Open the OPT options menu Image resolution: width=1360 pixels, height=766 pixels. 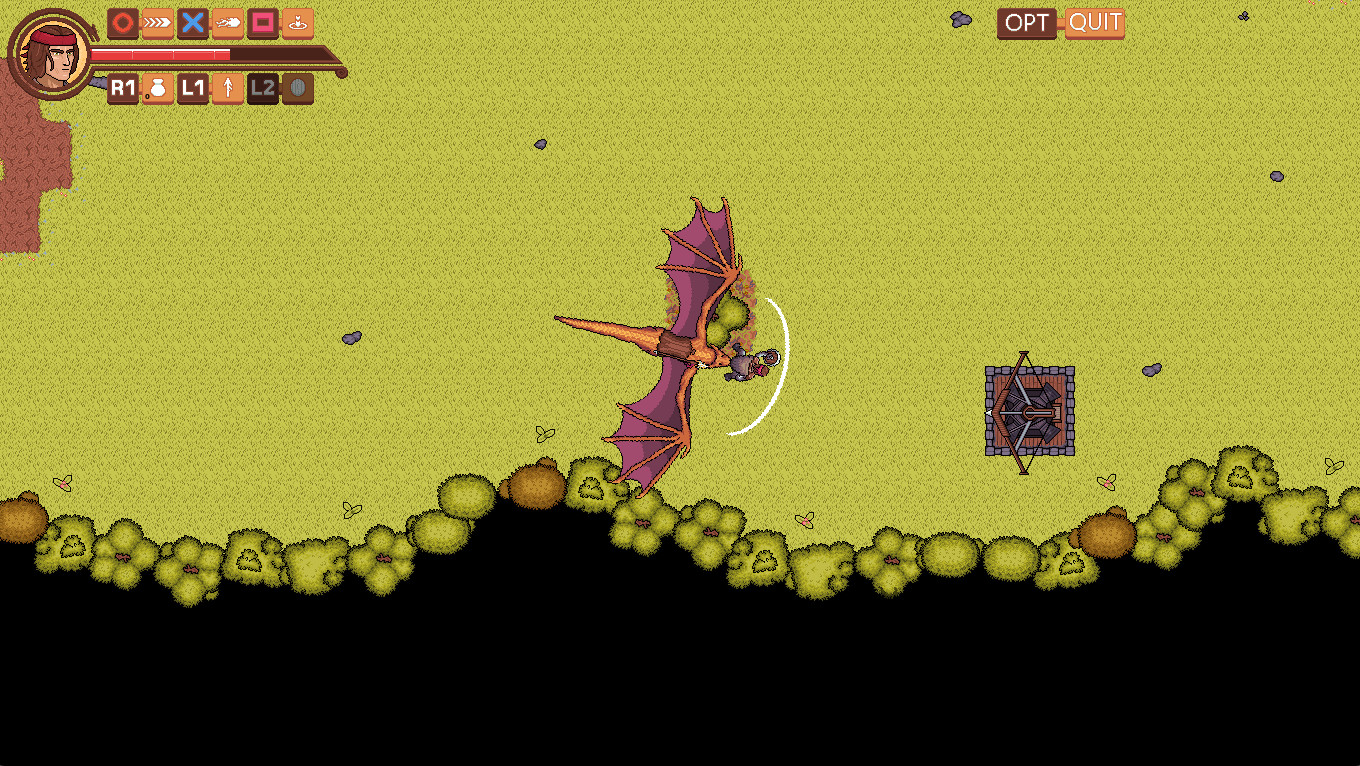[x=1026, y=24]
